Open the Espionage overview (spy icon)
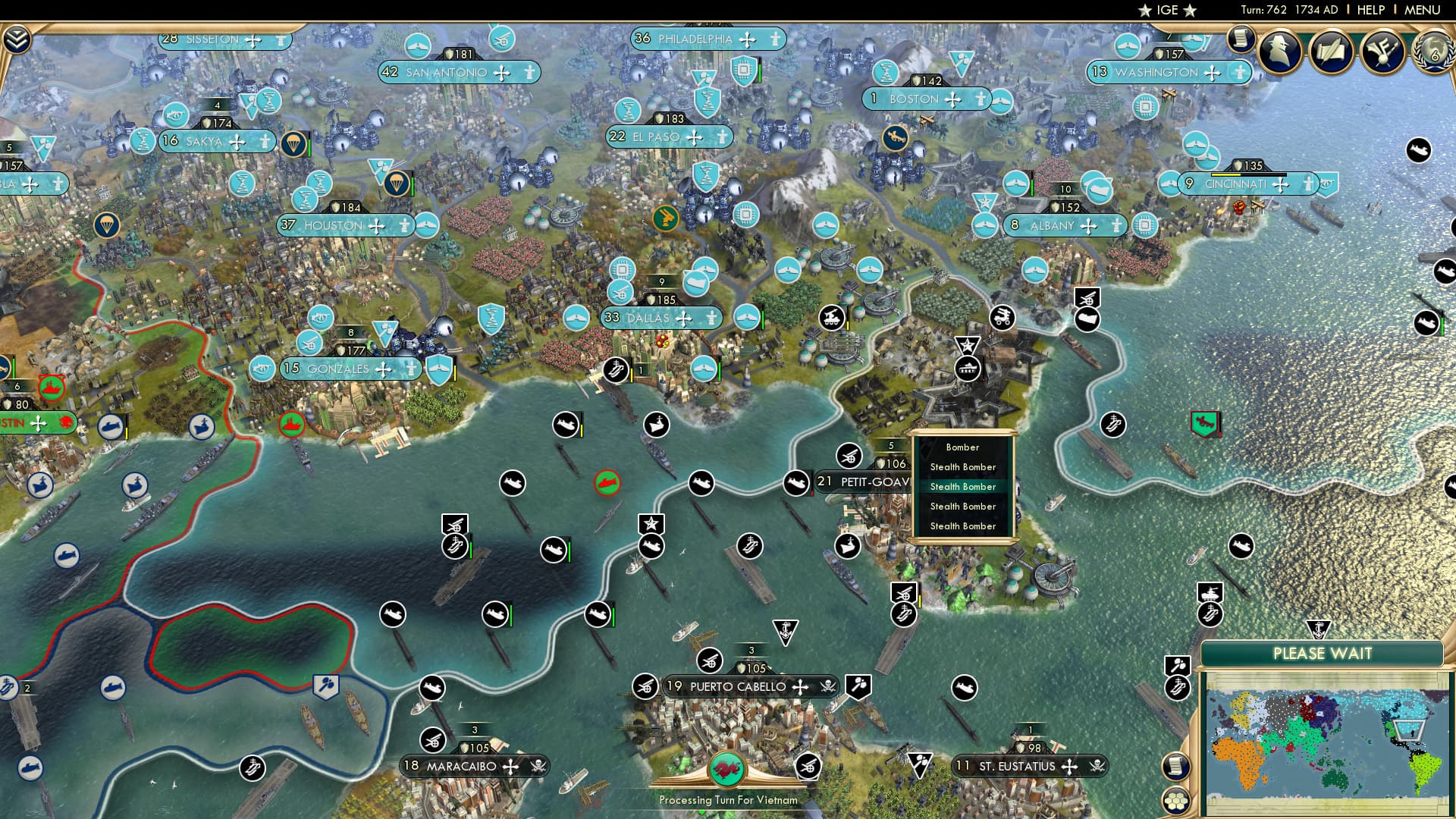This screenshot has width=1456, height=819. 1282,53
